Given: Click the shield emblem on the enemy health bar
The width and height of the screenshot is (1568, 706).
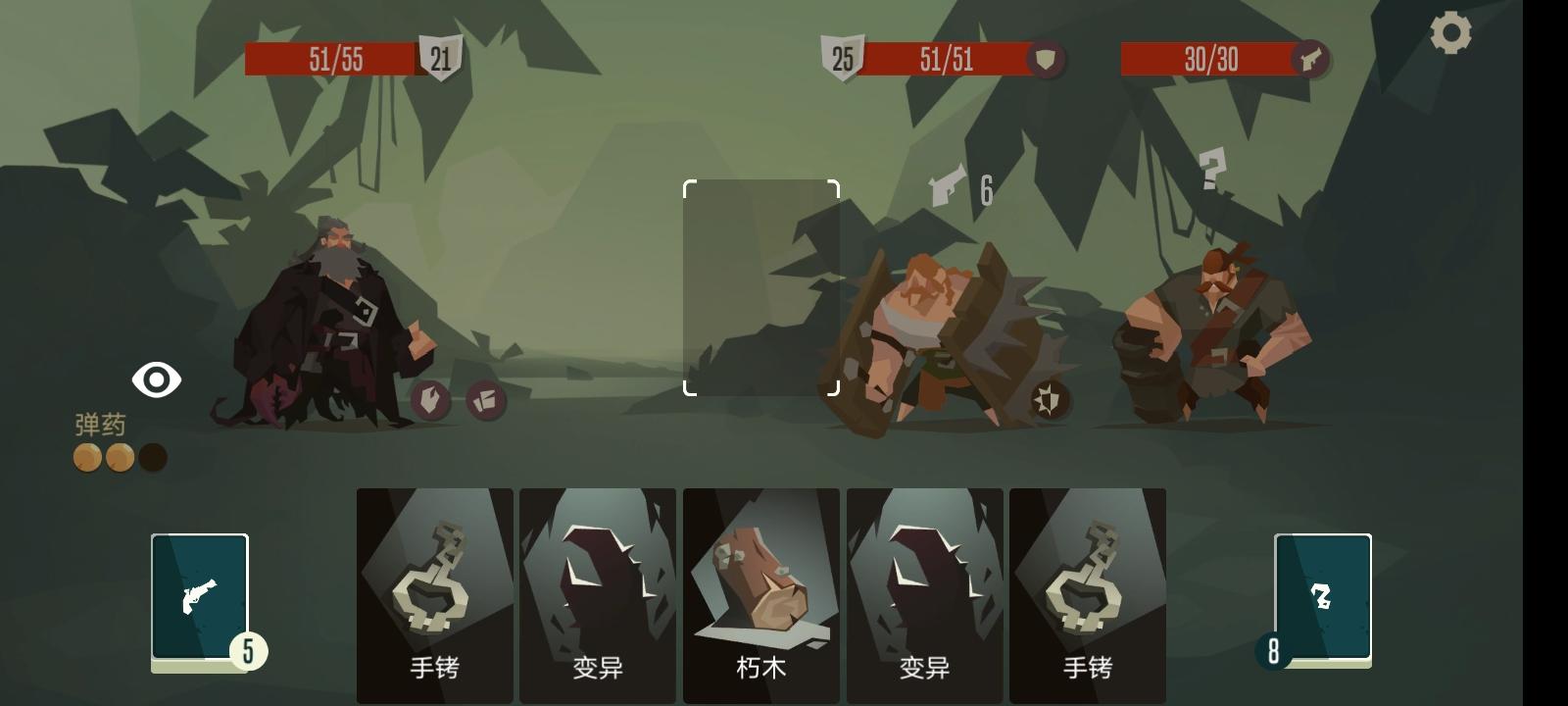Looking at the screenshot, I should pos(1043,60).
